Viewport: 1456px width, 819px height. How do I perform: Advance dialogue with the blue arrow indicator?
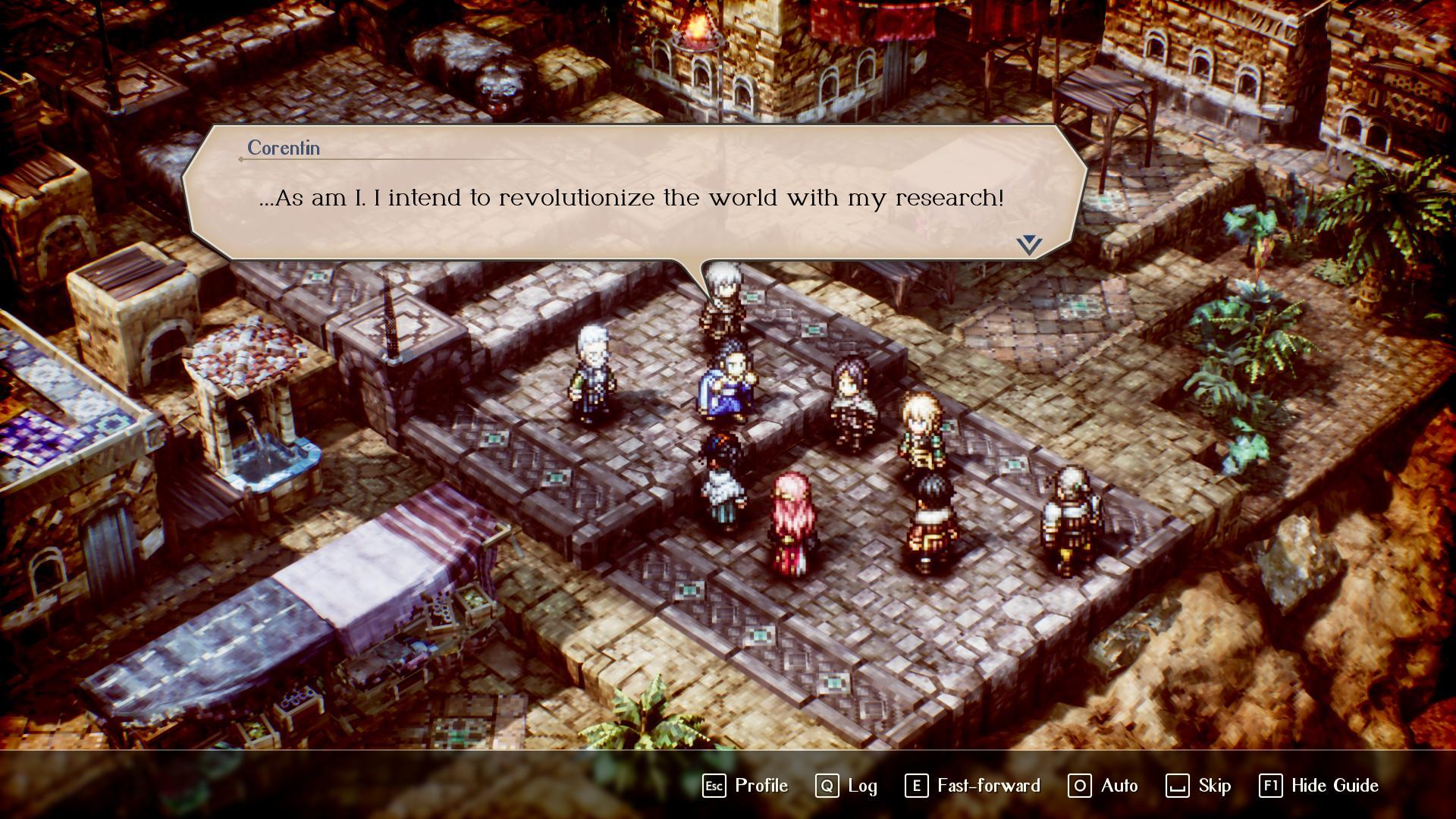click(1029, 244)
